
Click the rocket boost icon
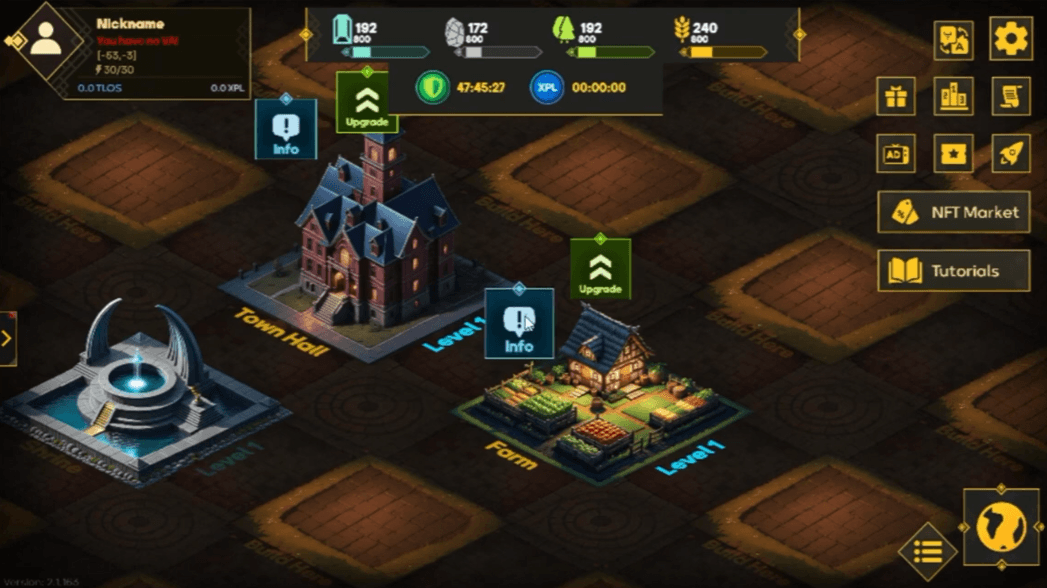click(x=1010, y=154)
